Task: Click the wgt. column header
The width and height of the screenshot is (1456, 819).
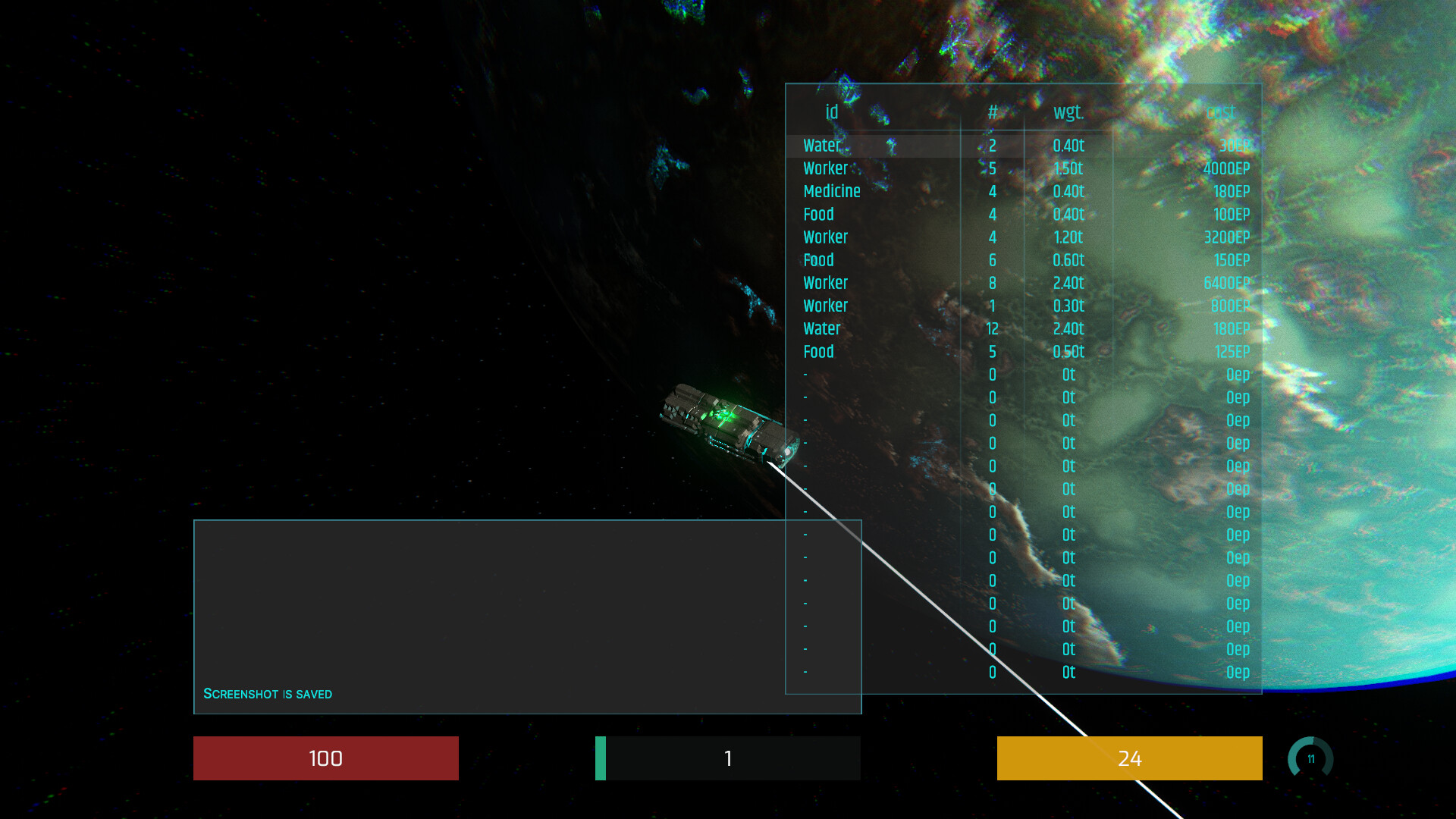Action: point(1068,111)
